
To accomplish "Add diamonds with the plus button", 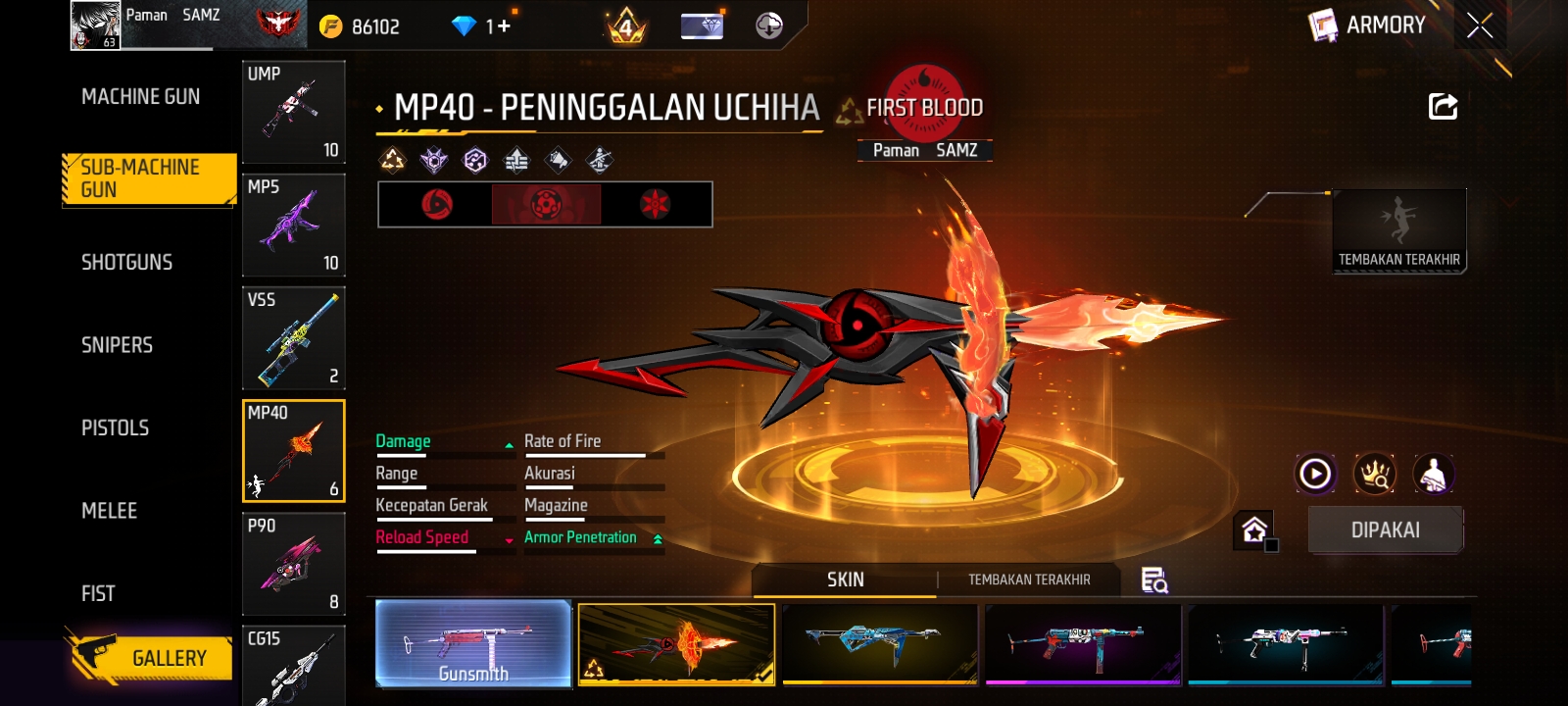I will click(504, 25).
